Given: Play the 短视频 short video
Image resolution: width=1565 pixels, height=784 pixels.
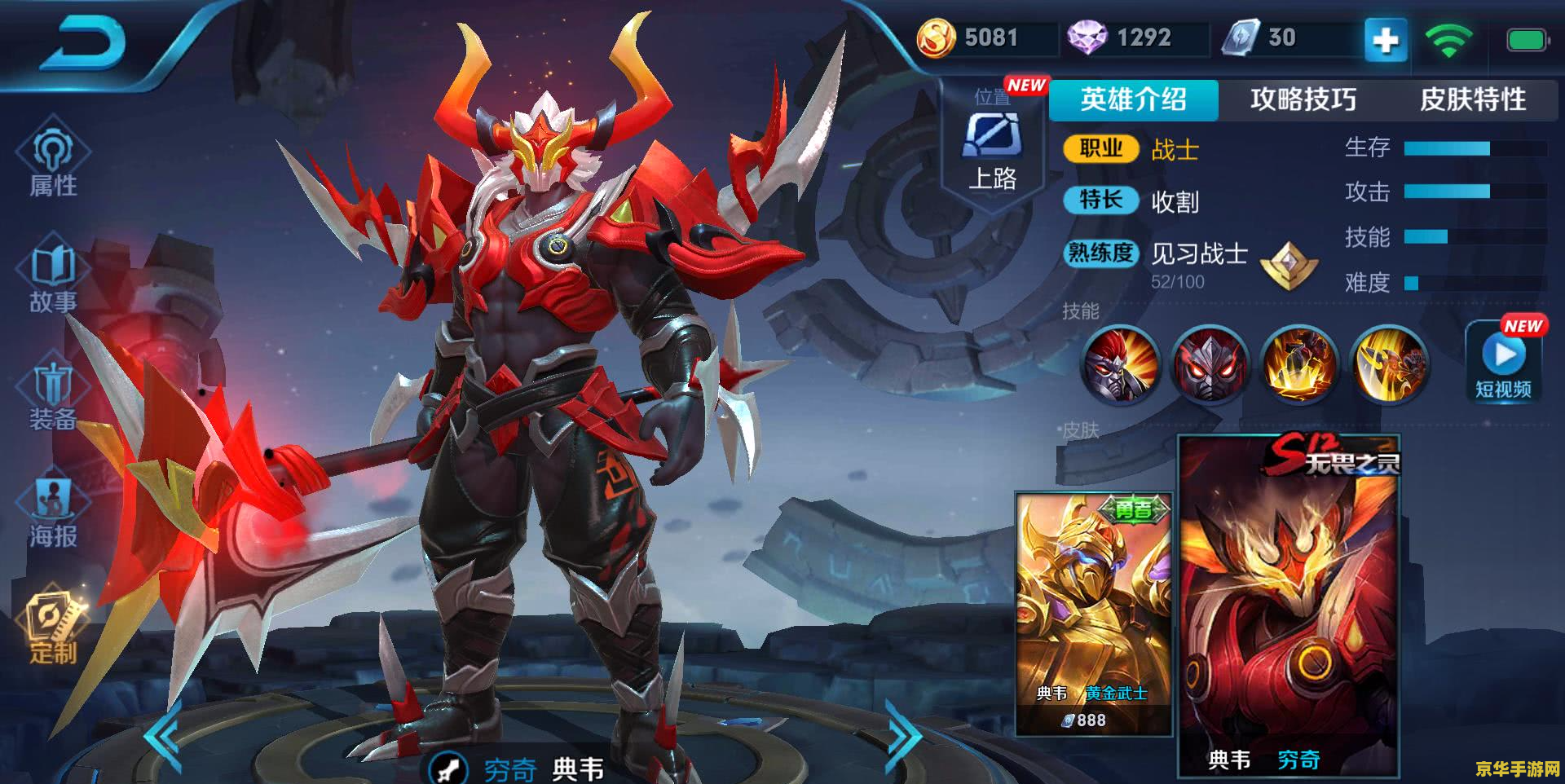Looking at the screenshot, I should click(x=1504, y=364).
